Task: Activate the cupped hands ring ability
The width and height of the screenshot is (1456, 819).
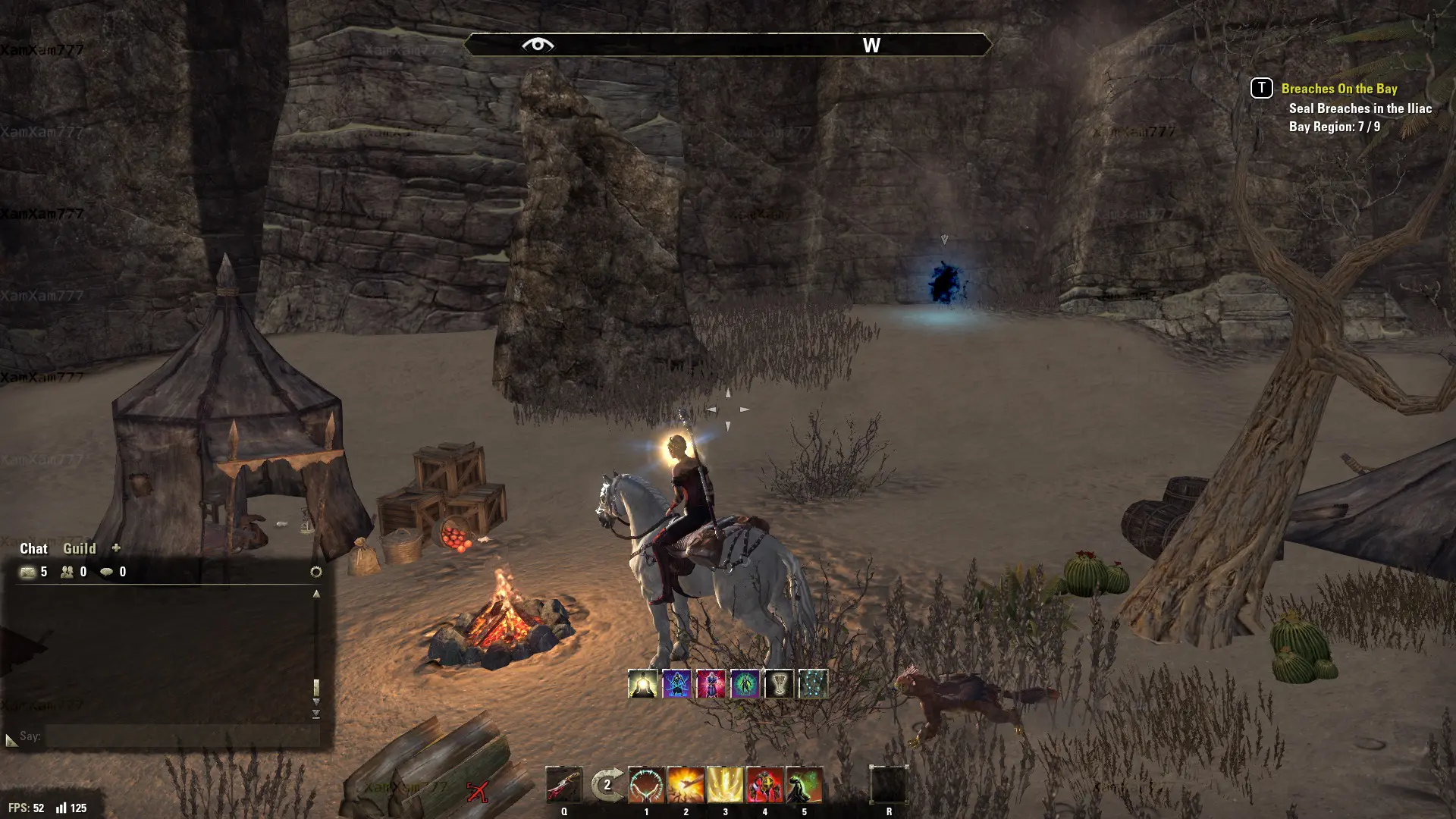Action: [x=646, y=786]
